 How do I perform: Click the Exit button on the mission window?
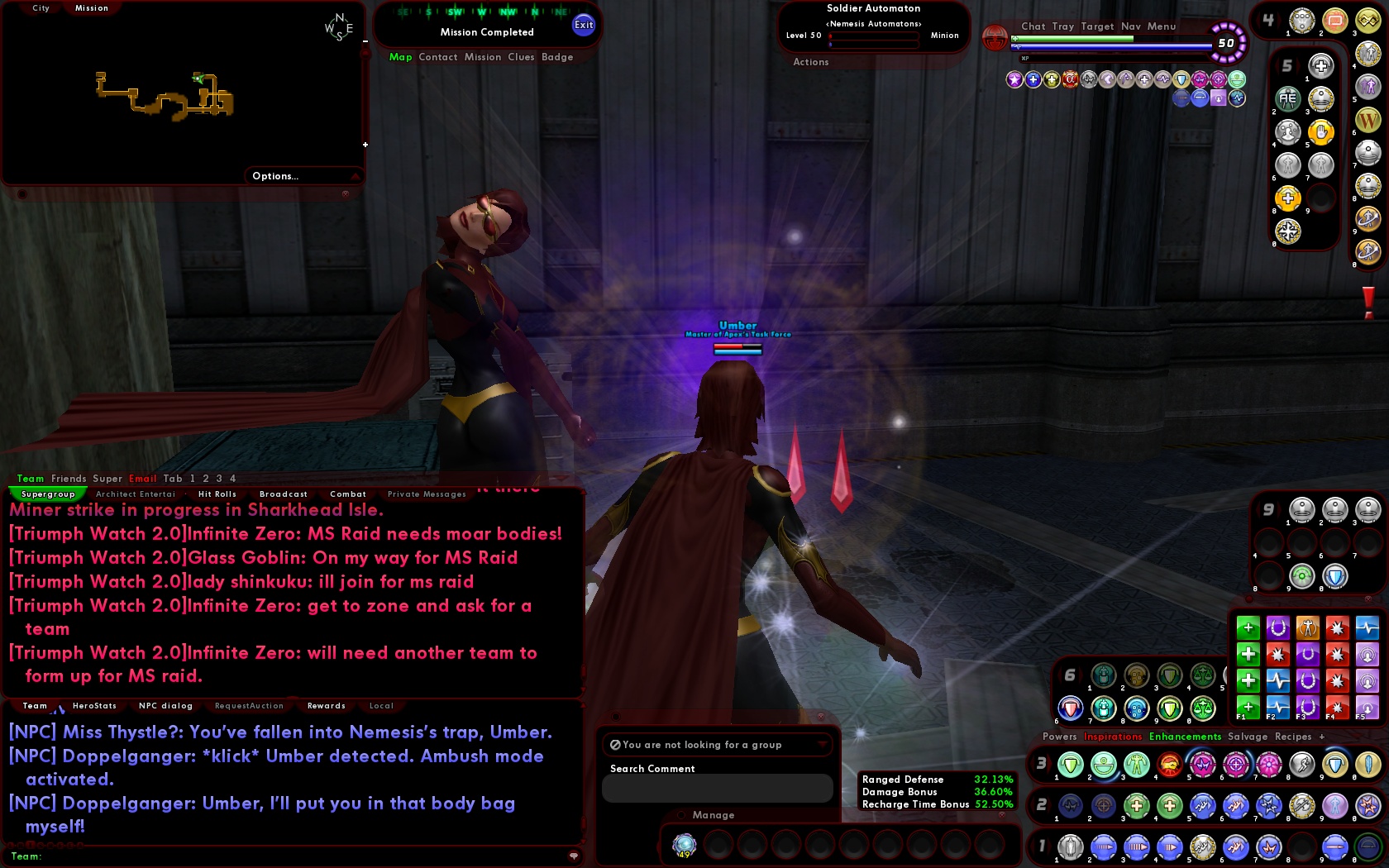pos(584,25)
